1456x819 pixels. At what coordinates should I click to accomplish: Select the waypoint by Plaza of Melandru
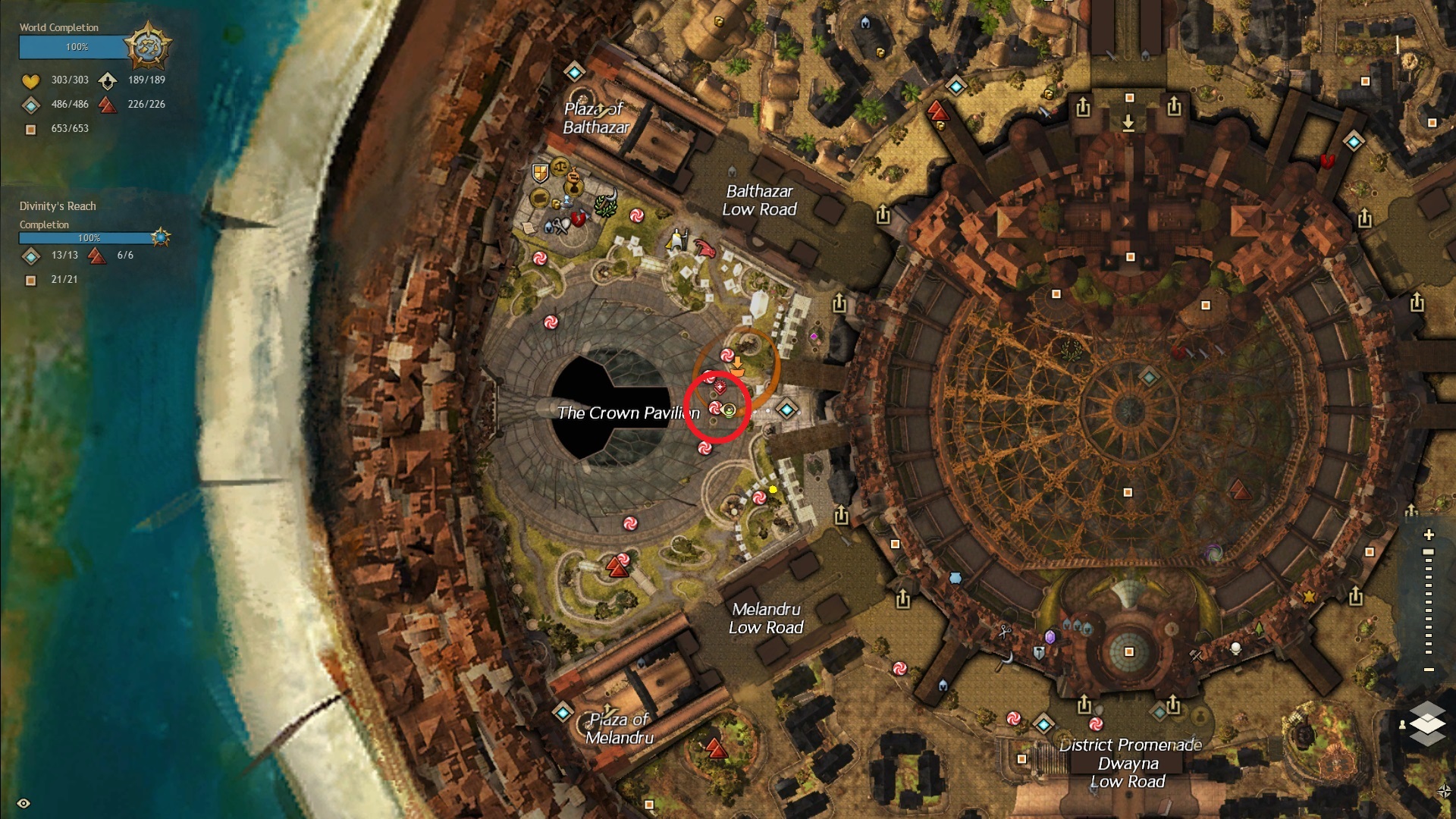pyautogui.click(x=563, y=712)
